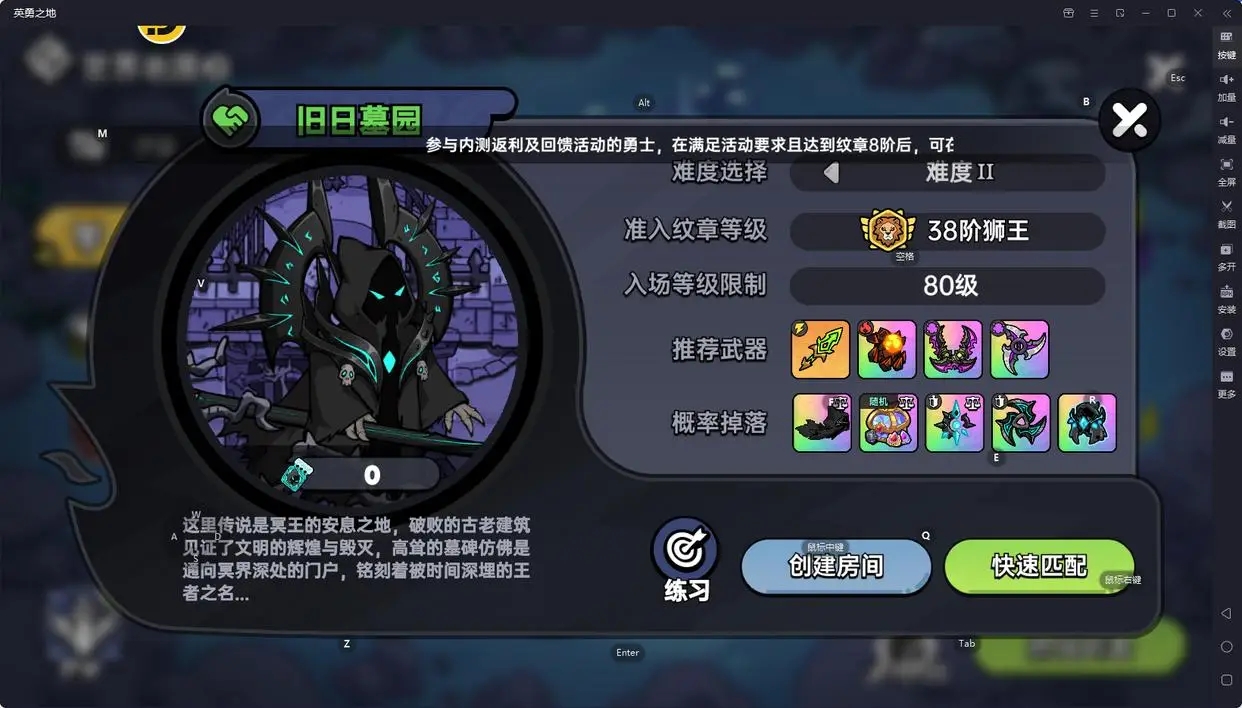Start 快速匹配 quick match

(x=1039, y=566)
